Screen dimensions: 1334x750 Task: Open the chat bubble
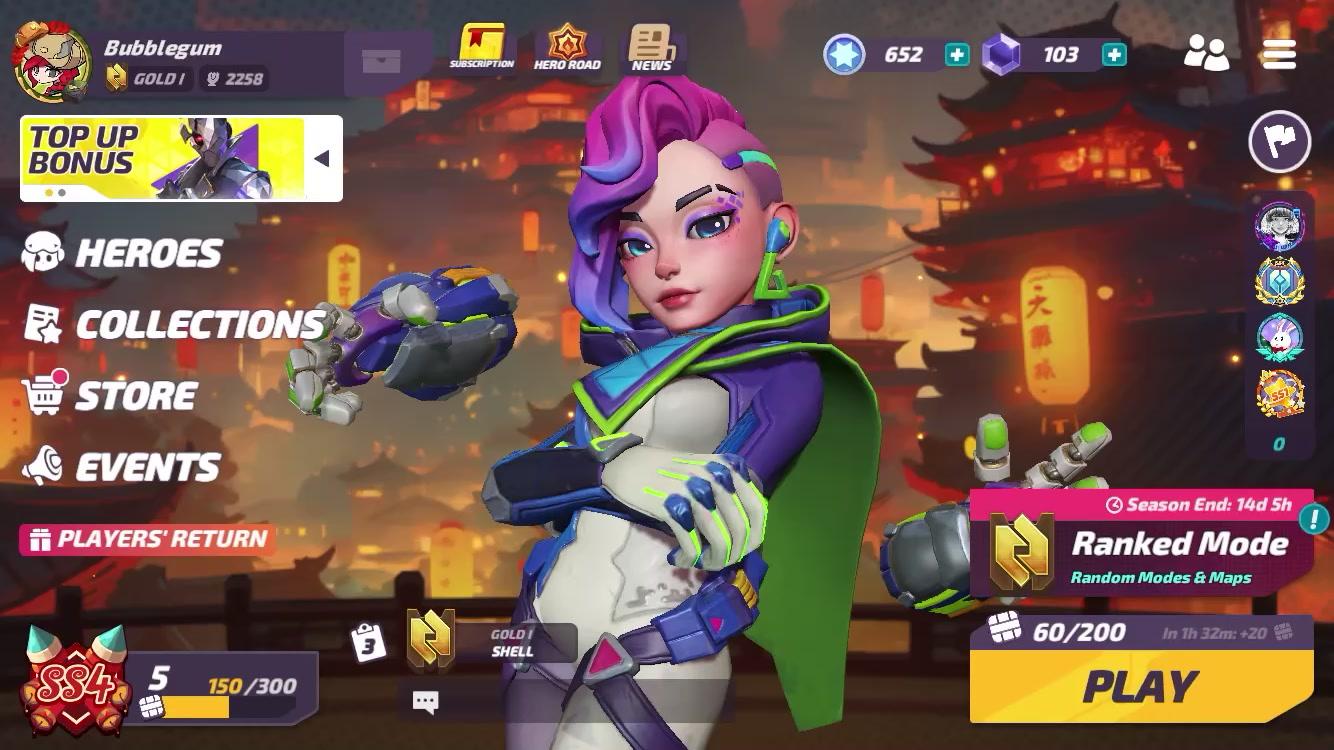(x=426, y=702)
